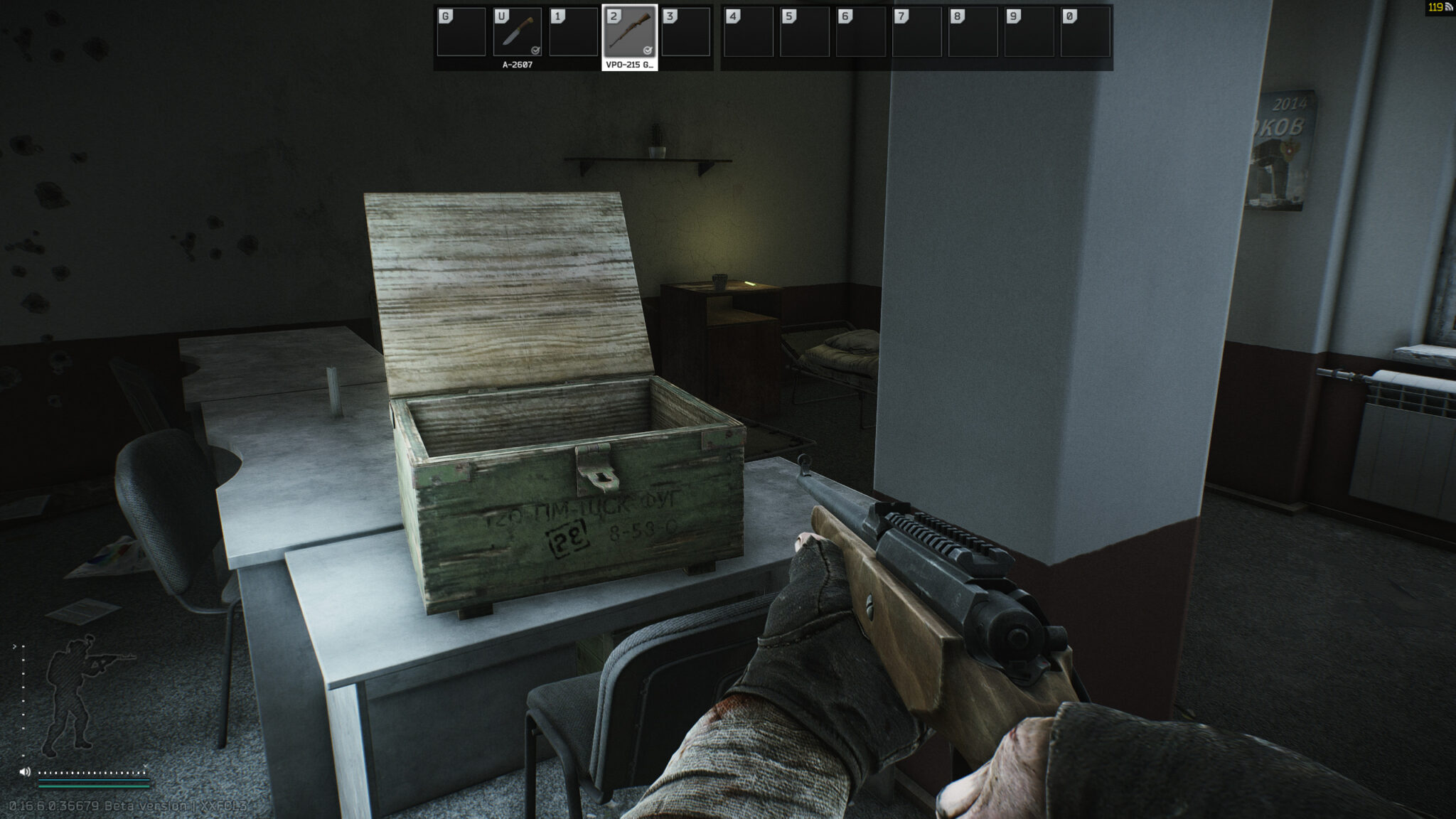
Task: Click the yellow 119 ammo counter
Action: pyautogui.click(x=1435, y=6)
